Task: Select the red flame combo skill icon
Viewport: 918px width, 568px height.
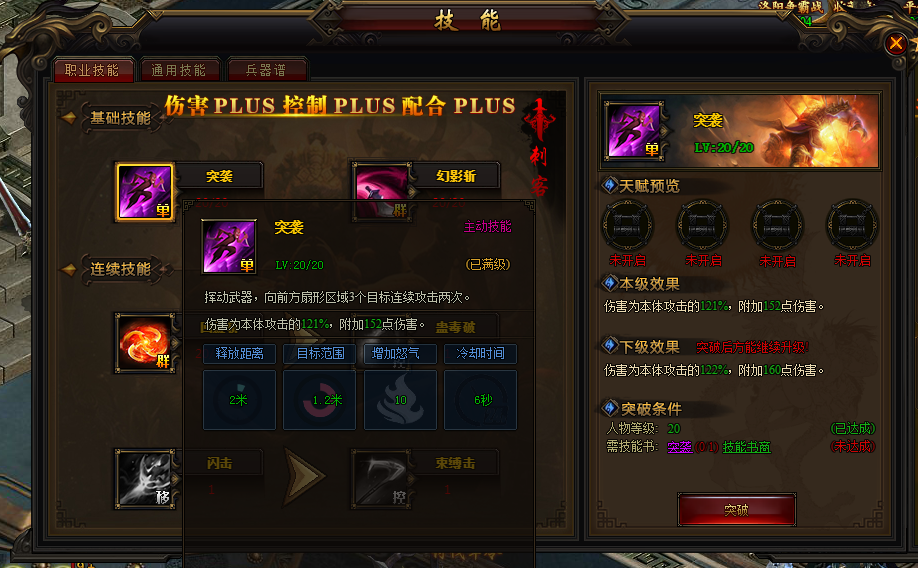Action: [x=145, y=343]
